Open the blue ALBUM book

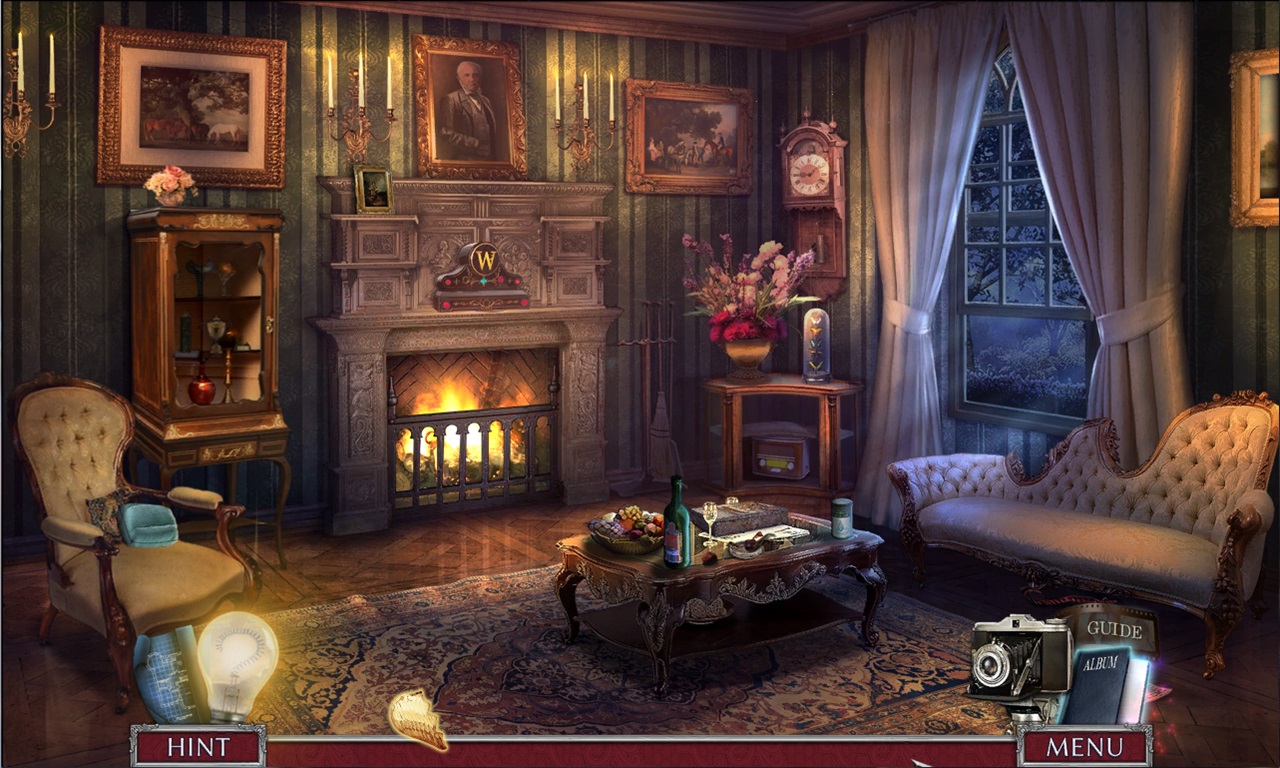[x=1098, y=685]
